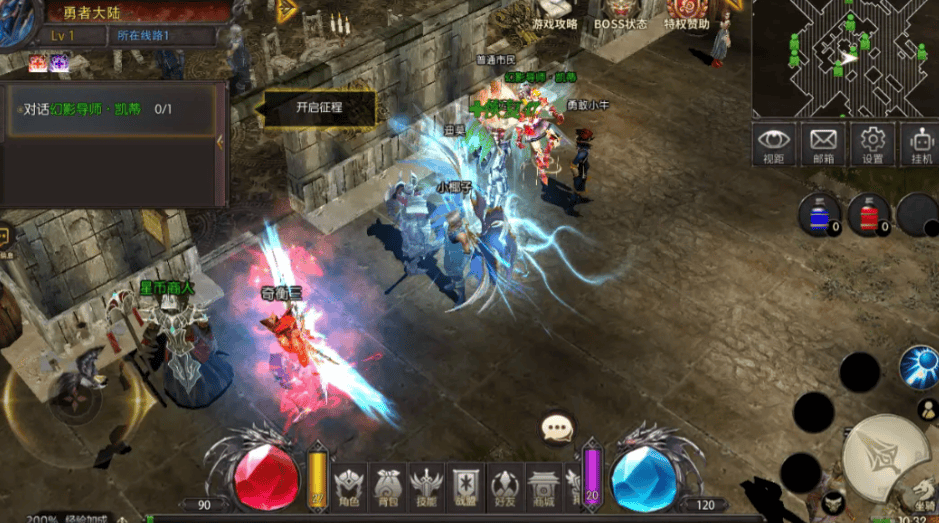Check the BOSS状态 boss status
Viewport: 939px width, 523px height.
(x=620, y=16)
